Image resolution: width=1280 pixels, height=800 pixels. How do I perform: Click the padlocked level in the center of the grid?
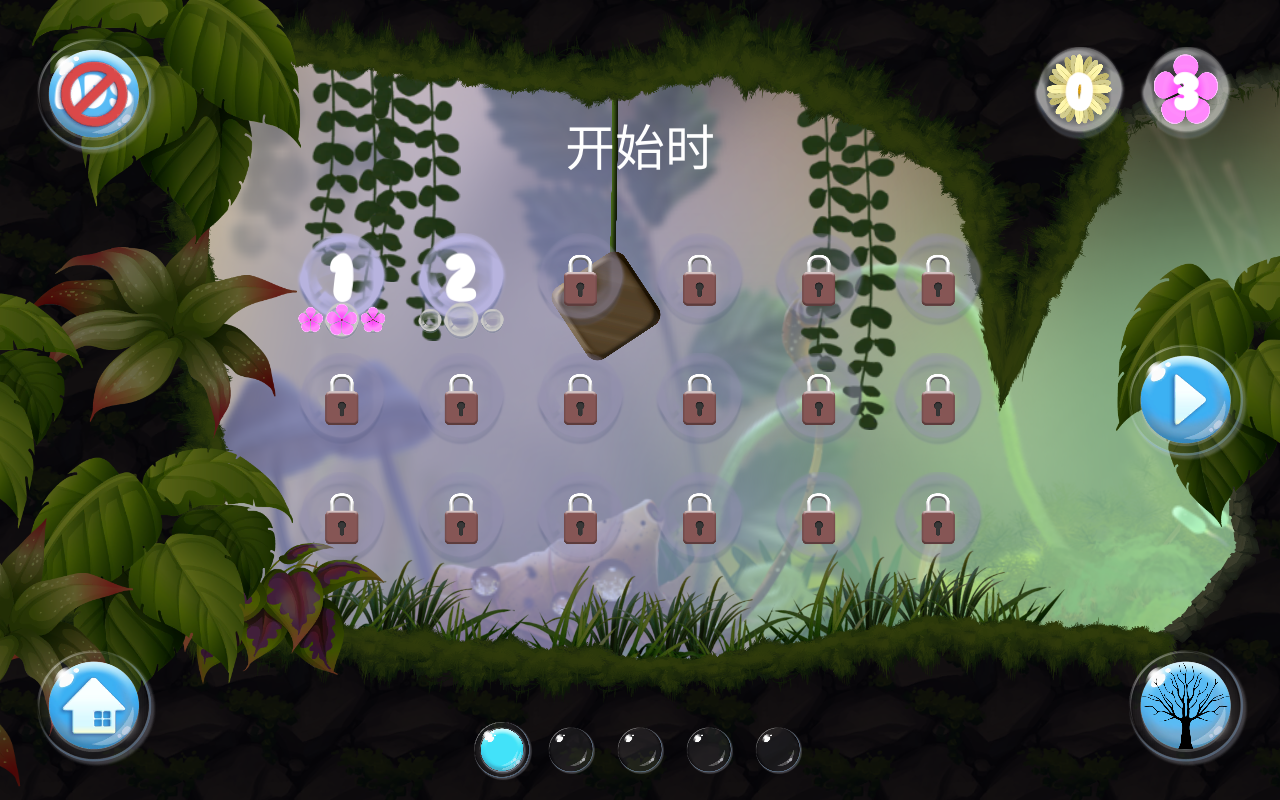(700, 400)
